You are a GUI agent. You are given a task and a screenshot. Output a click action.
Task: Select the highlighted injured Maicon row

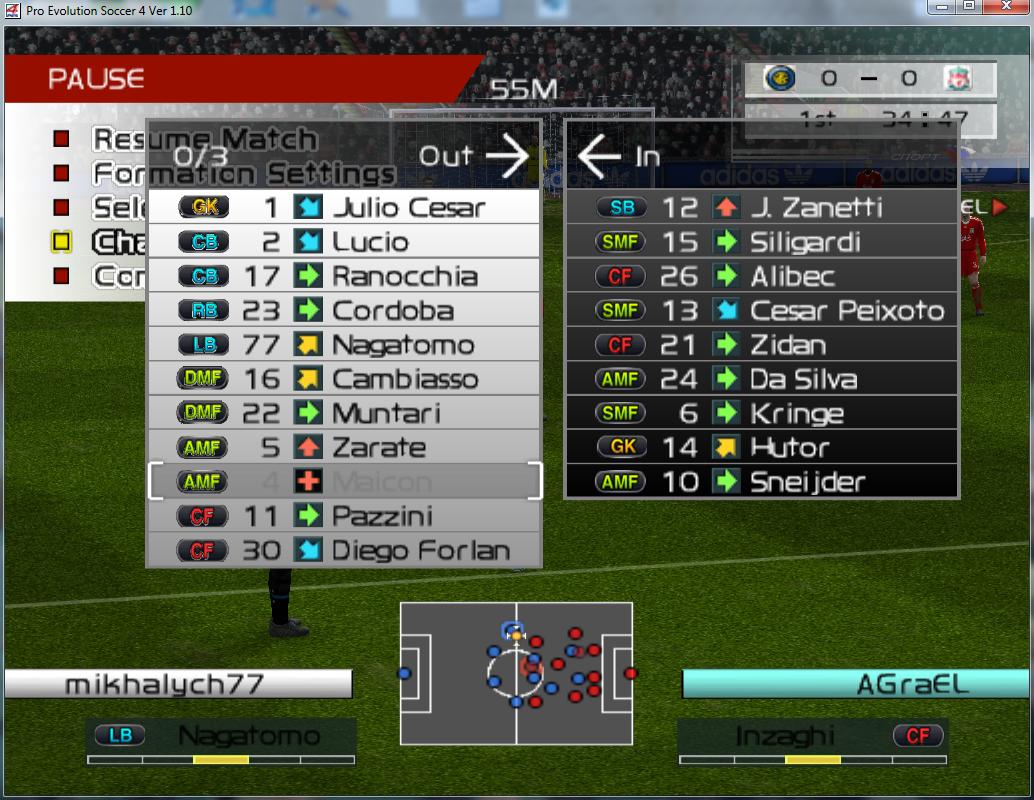click(x=343, y=481)
